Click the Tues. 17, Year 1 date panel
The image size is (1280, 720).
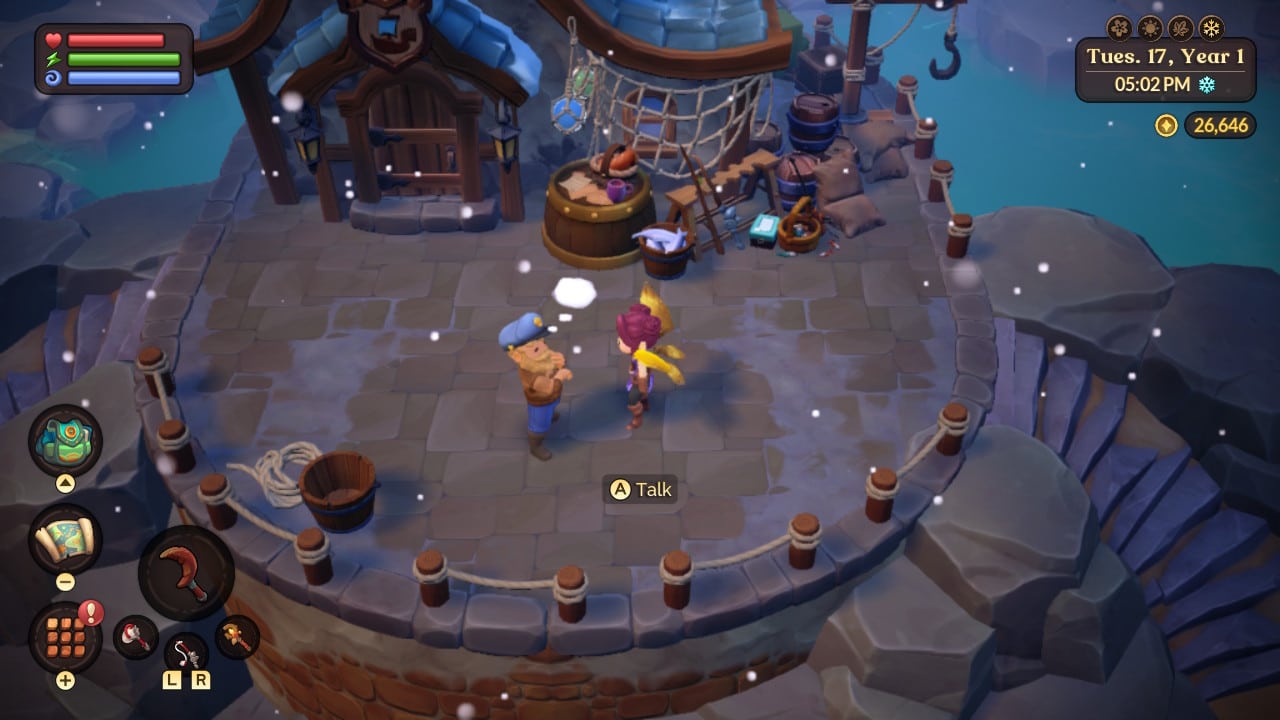point(1165,56)
